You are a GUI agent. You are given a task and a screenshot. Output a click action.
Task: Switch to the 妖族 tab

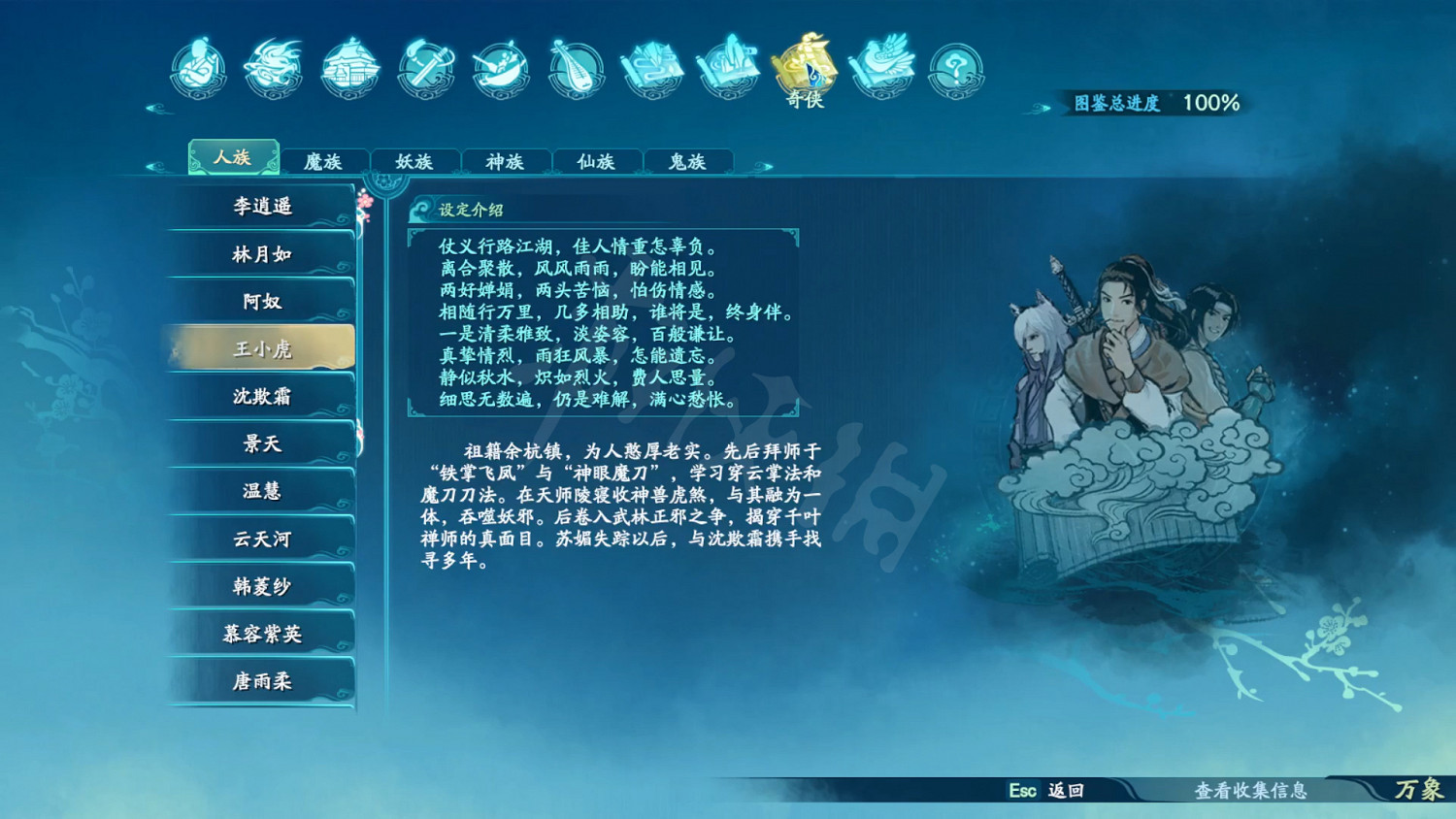pos(414,161)
